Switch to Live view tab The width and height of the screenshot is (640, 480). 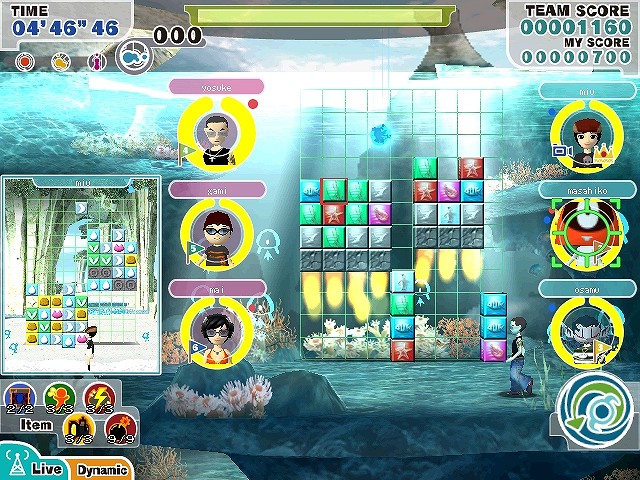(x=38, y=469)
